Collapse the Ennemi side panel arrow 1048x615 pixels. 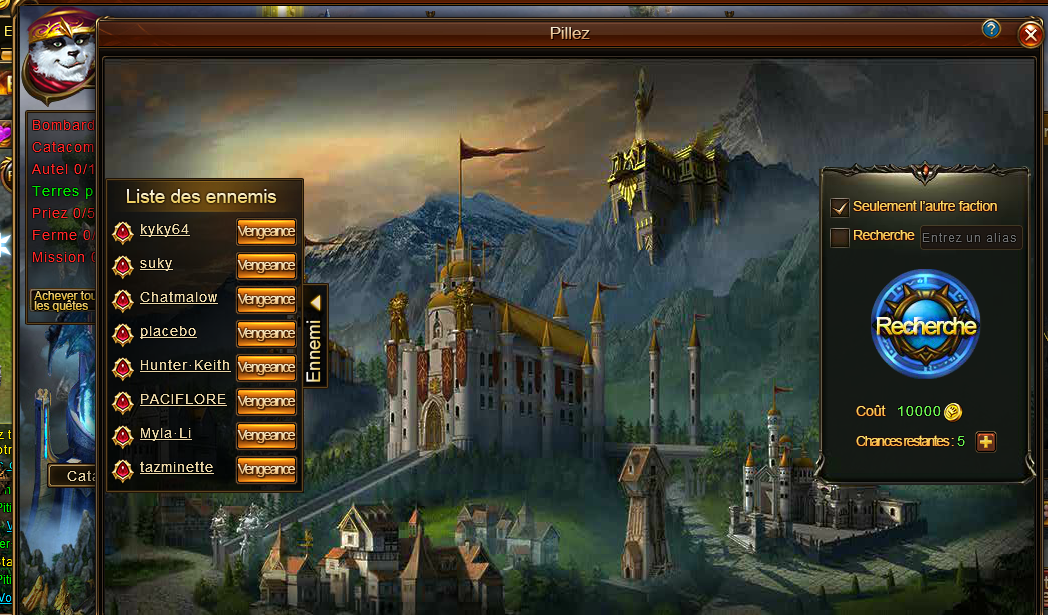pyautogui.click(x=315, y=301)
